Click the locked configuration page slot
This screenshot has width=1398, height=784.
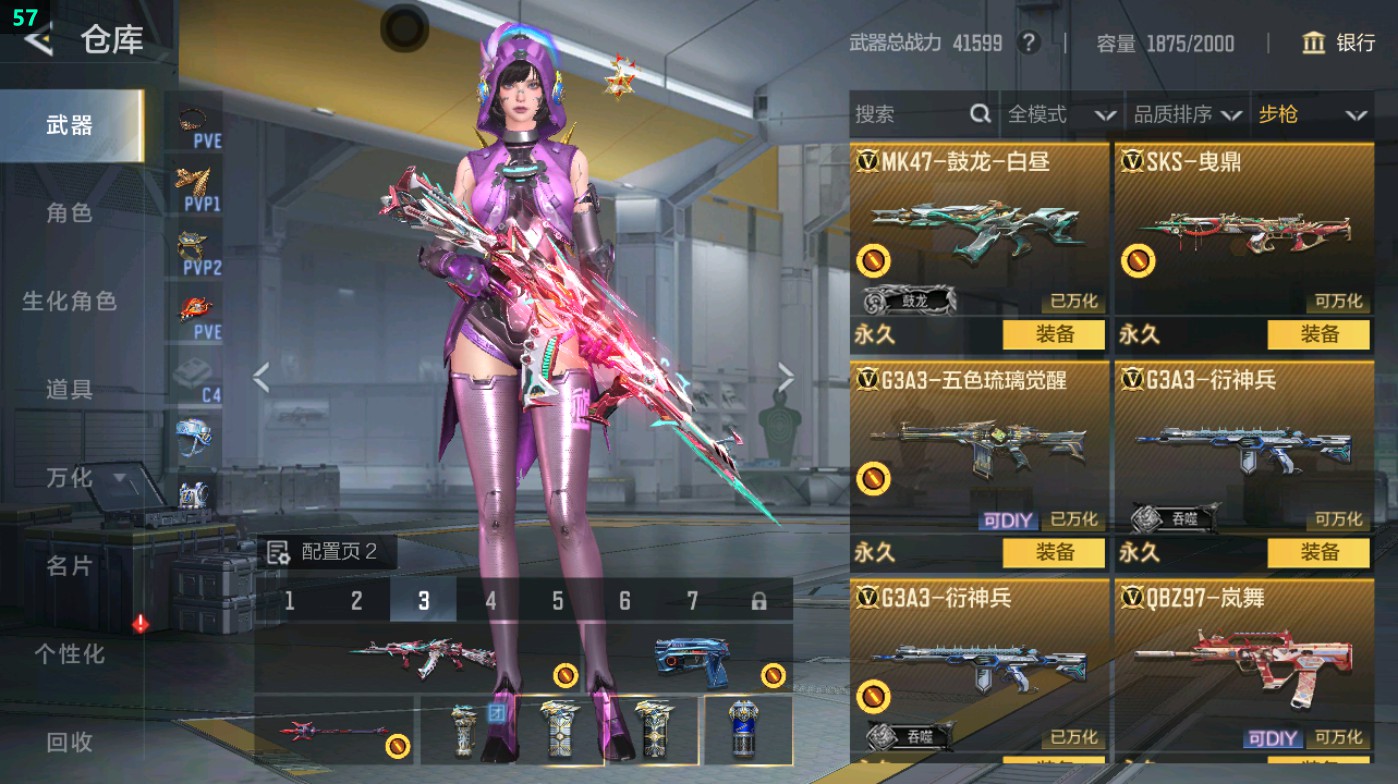(757, 603)
